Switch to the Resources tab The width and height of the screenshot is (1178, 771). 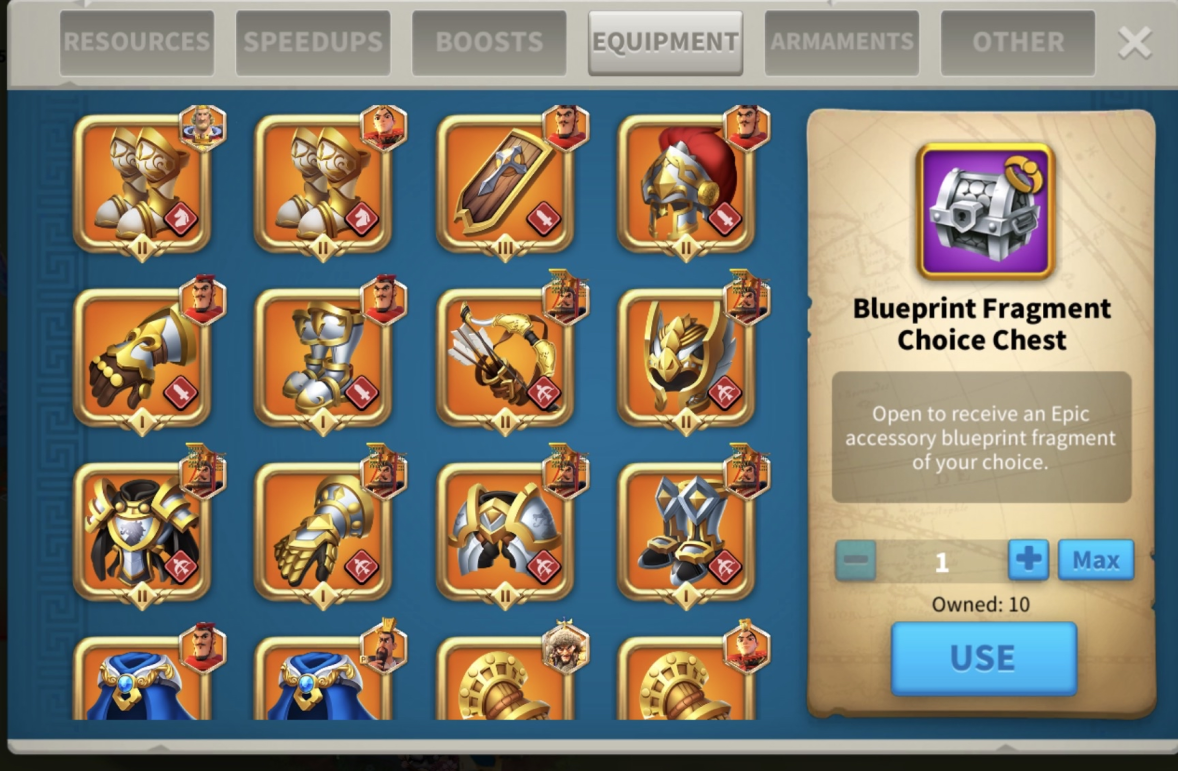pyautogui.click(x=136, y=42)
